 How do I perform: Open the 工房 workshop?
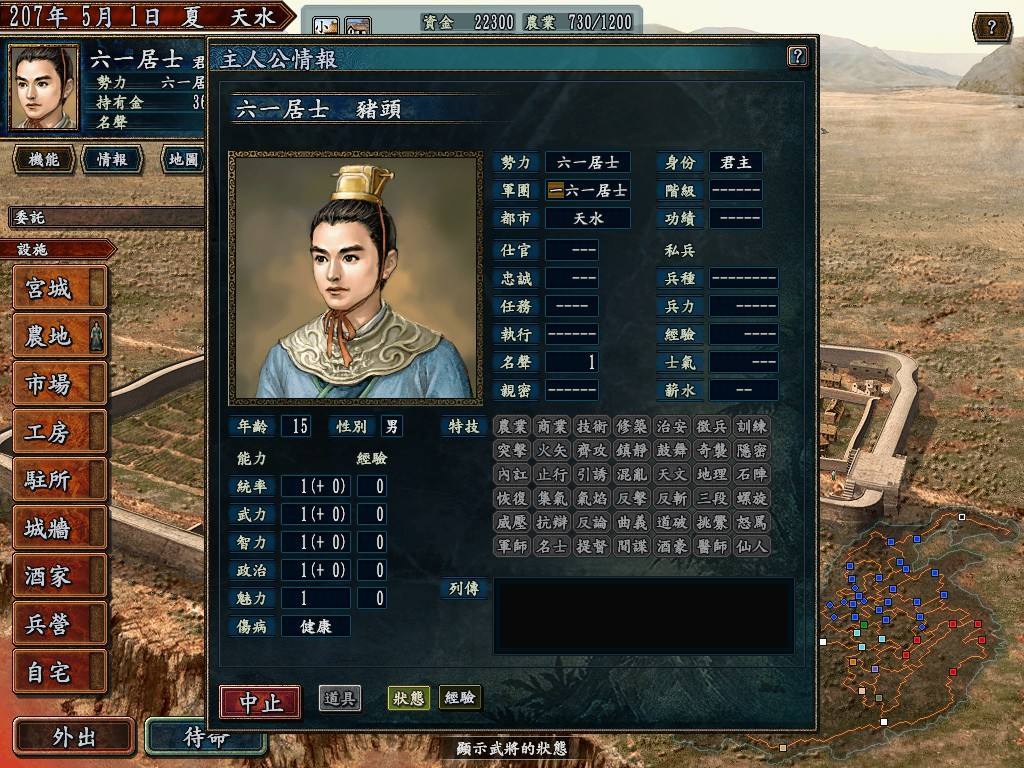point(59,432)
